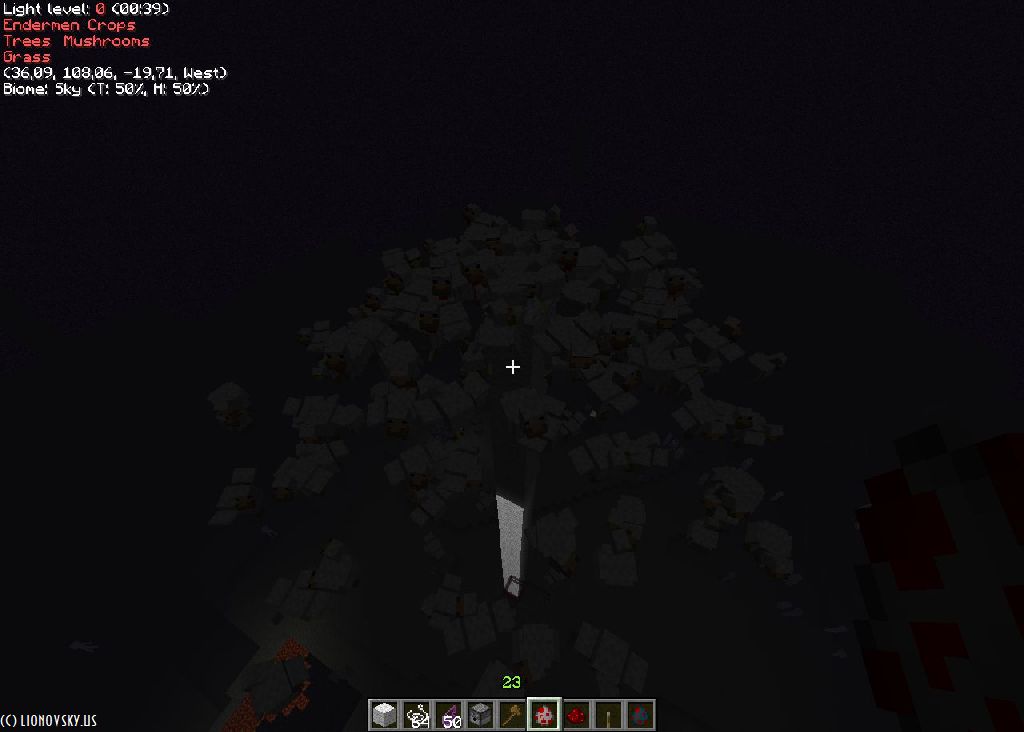Choose the purple item stack of 50
Viewport: 1024px width, 732px height.
click(x=448, y=714)
